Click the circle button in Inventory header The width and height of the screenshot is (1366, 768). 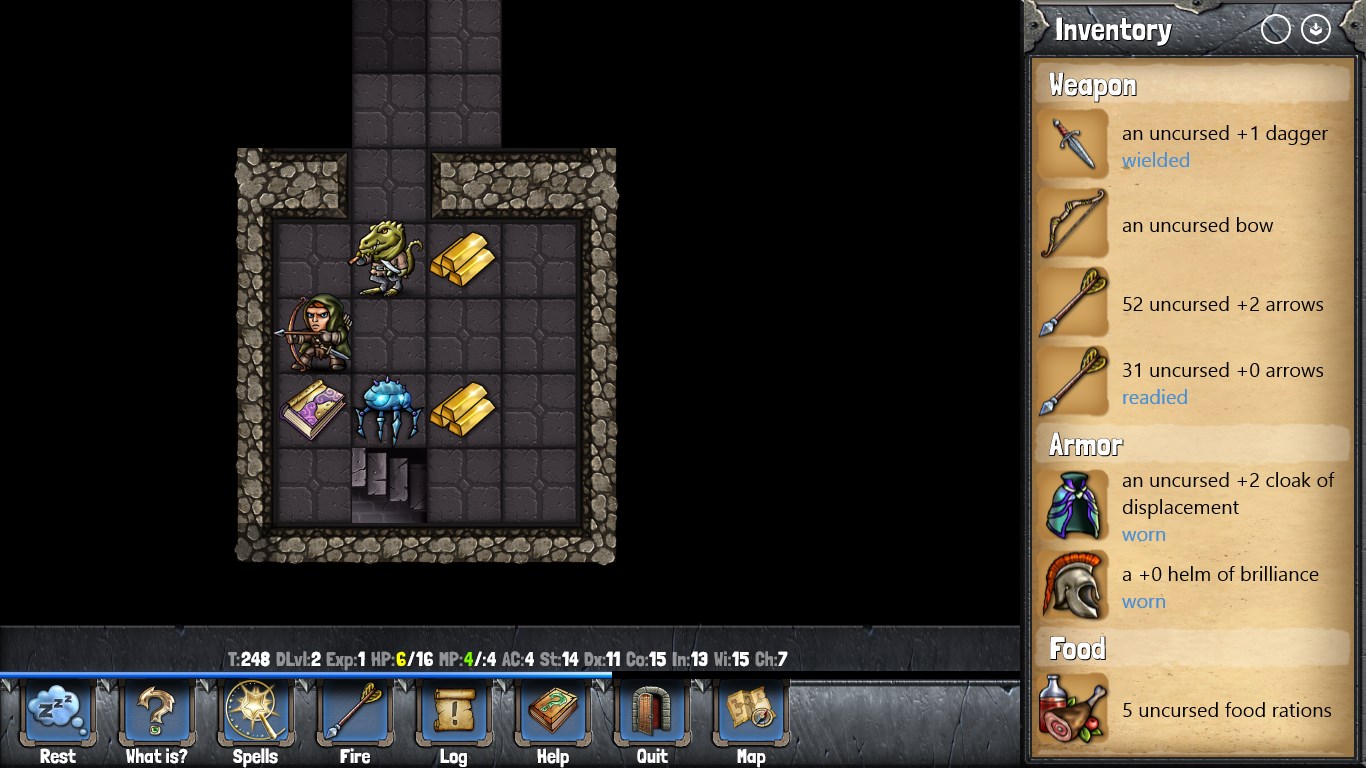[1276, 30]
